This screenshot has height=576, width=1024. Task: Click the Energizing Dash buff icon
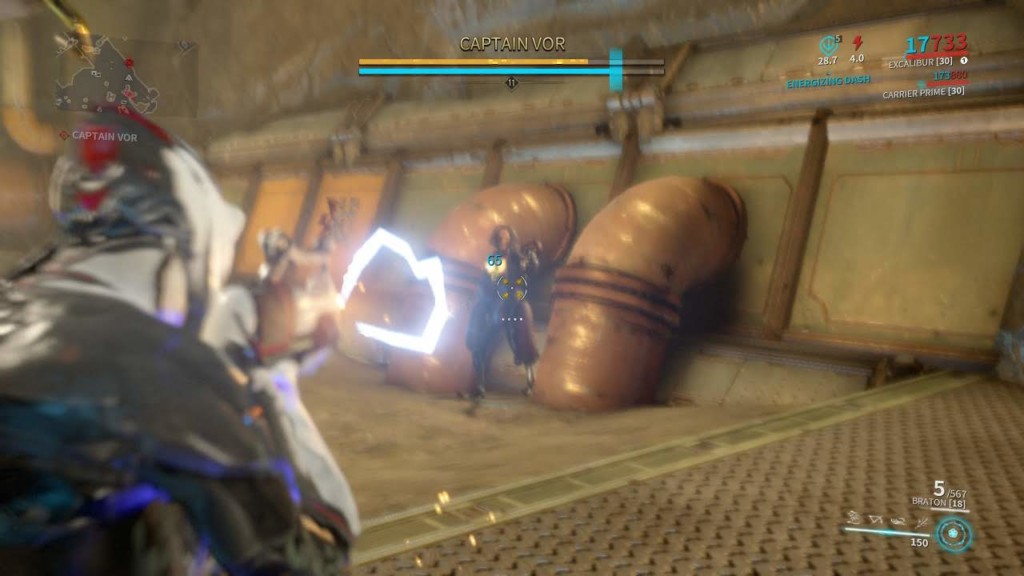827,45
